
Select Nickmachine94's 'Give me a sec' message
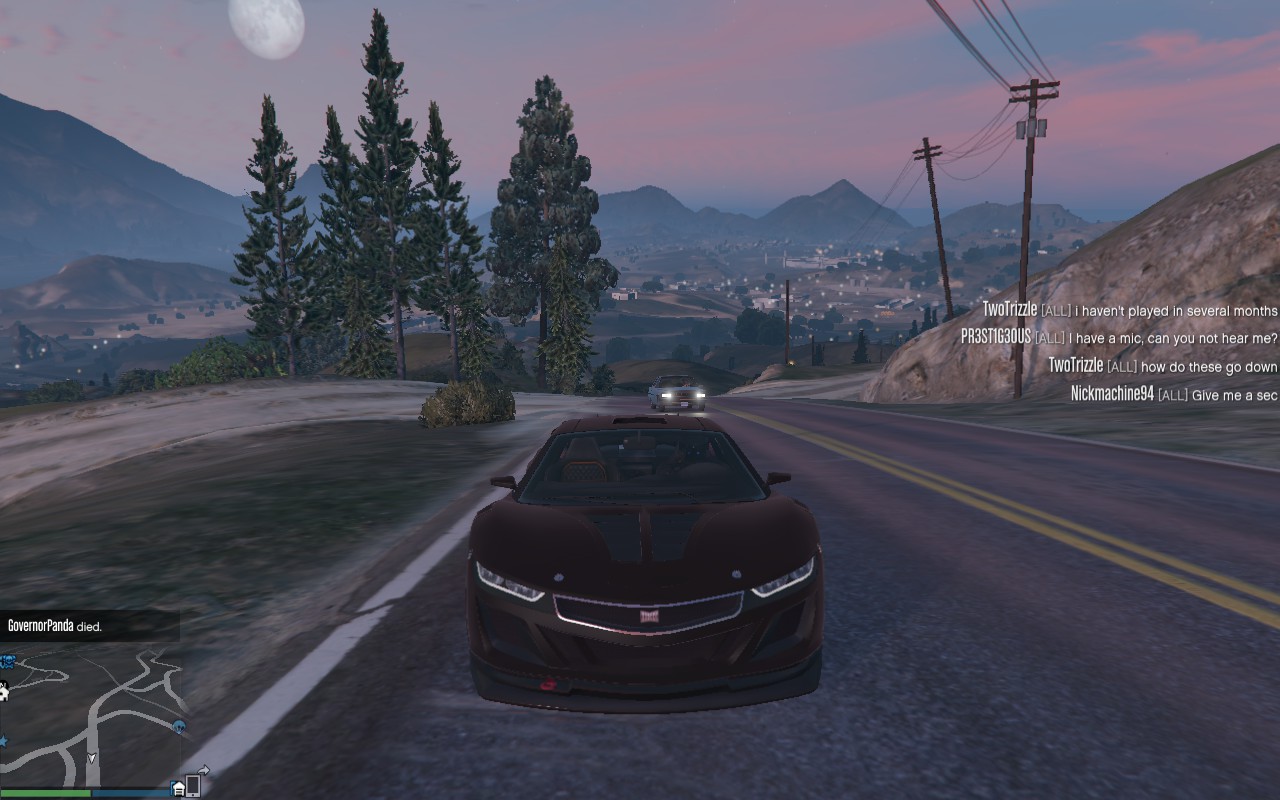coord(1174,394)
